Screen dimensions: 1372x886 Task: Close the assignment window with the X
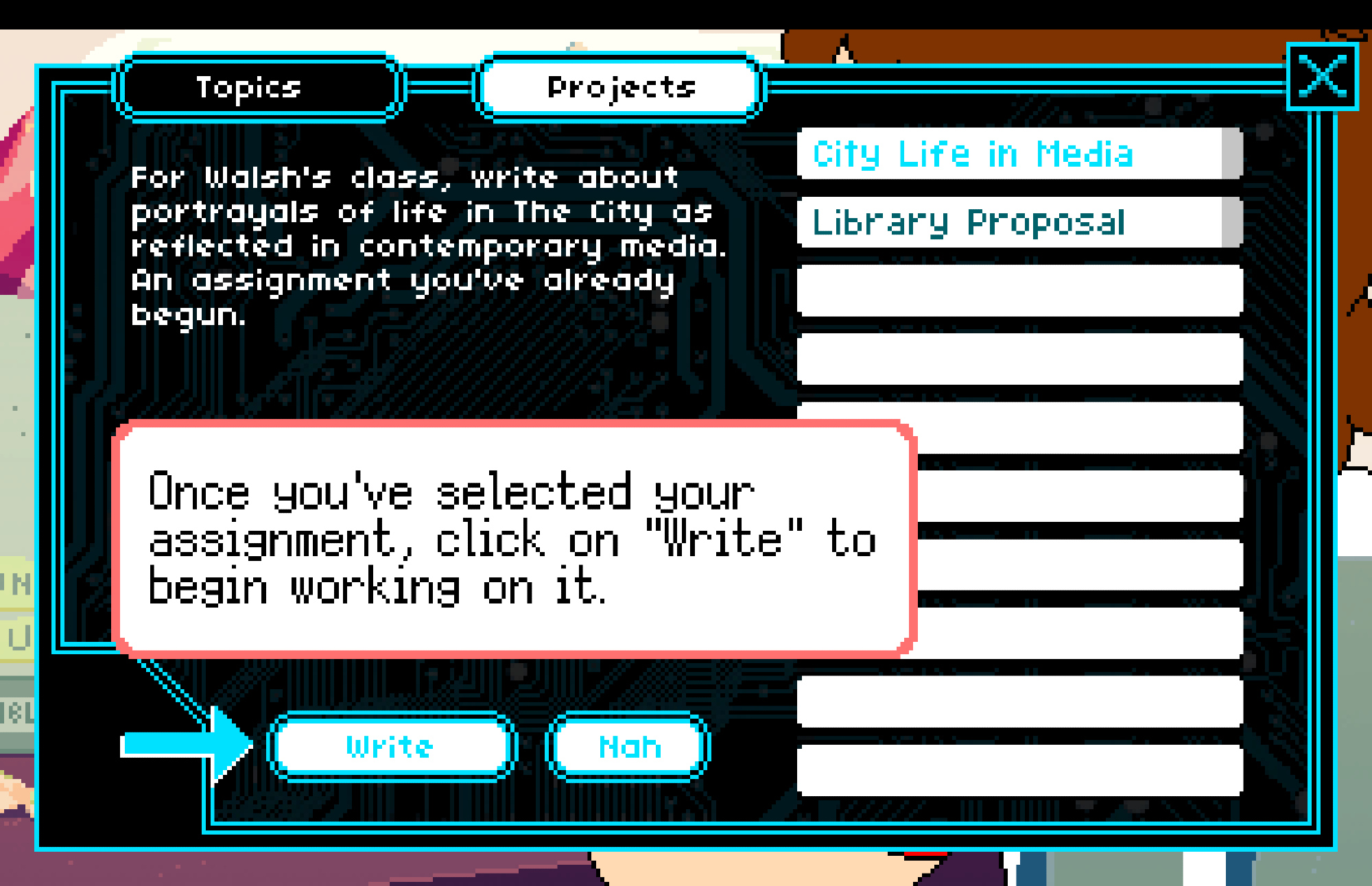pos(1322,76)
